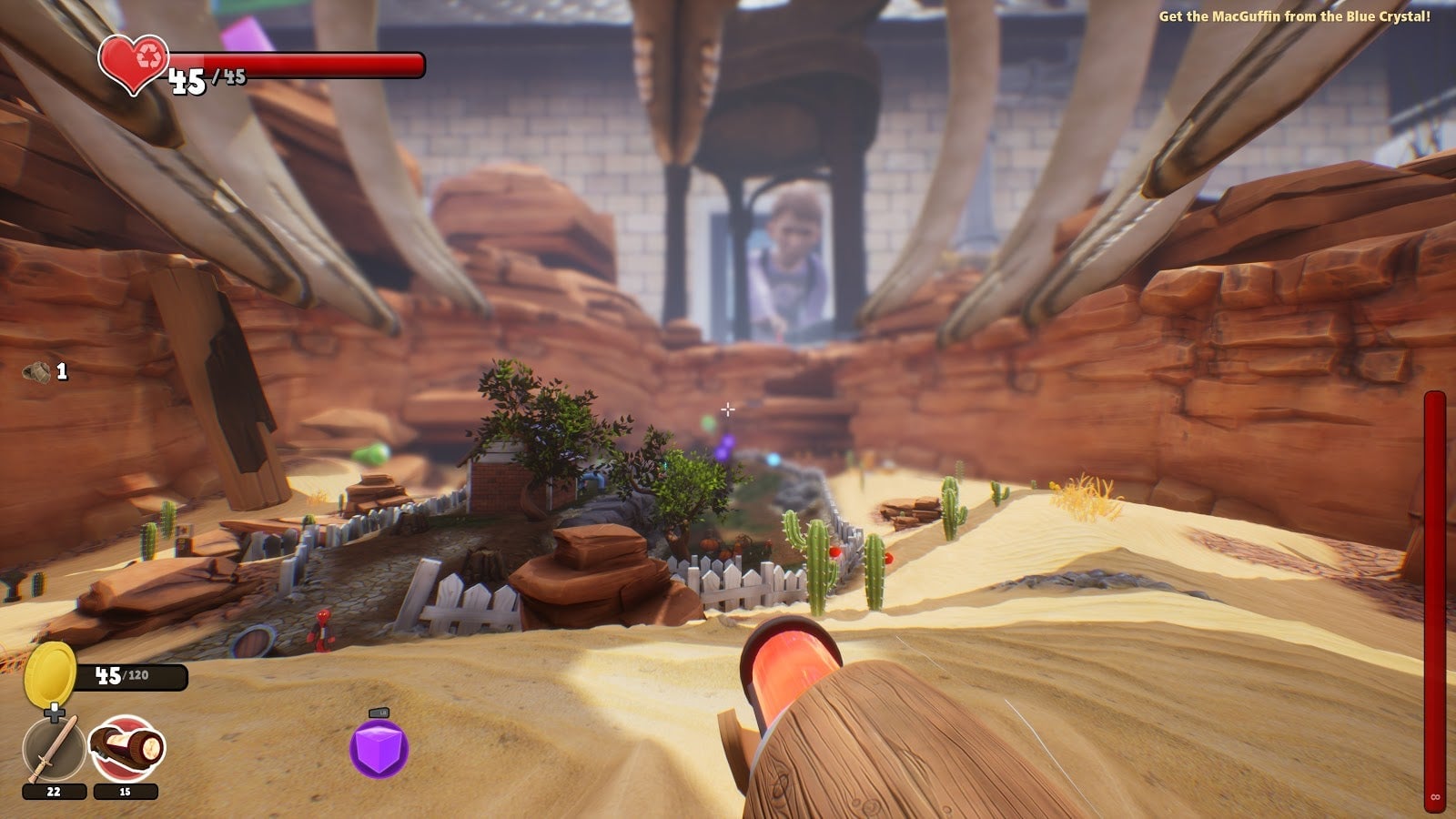Click the rock resource icon
The height and width of the screenshot is (819, 1456).
tap(37, 371)
